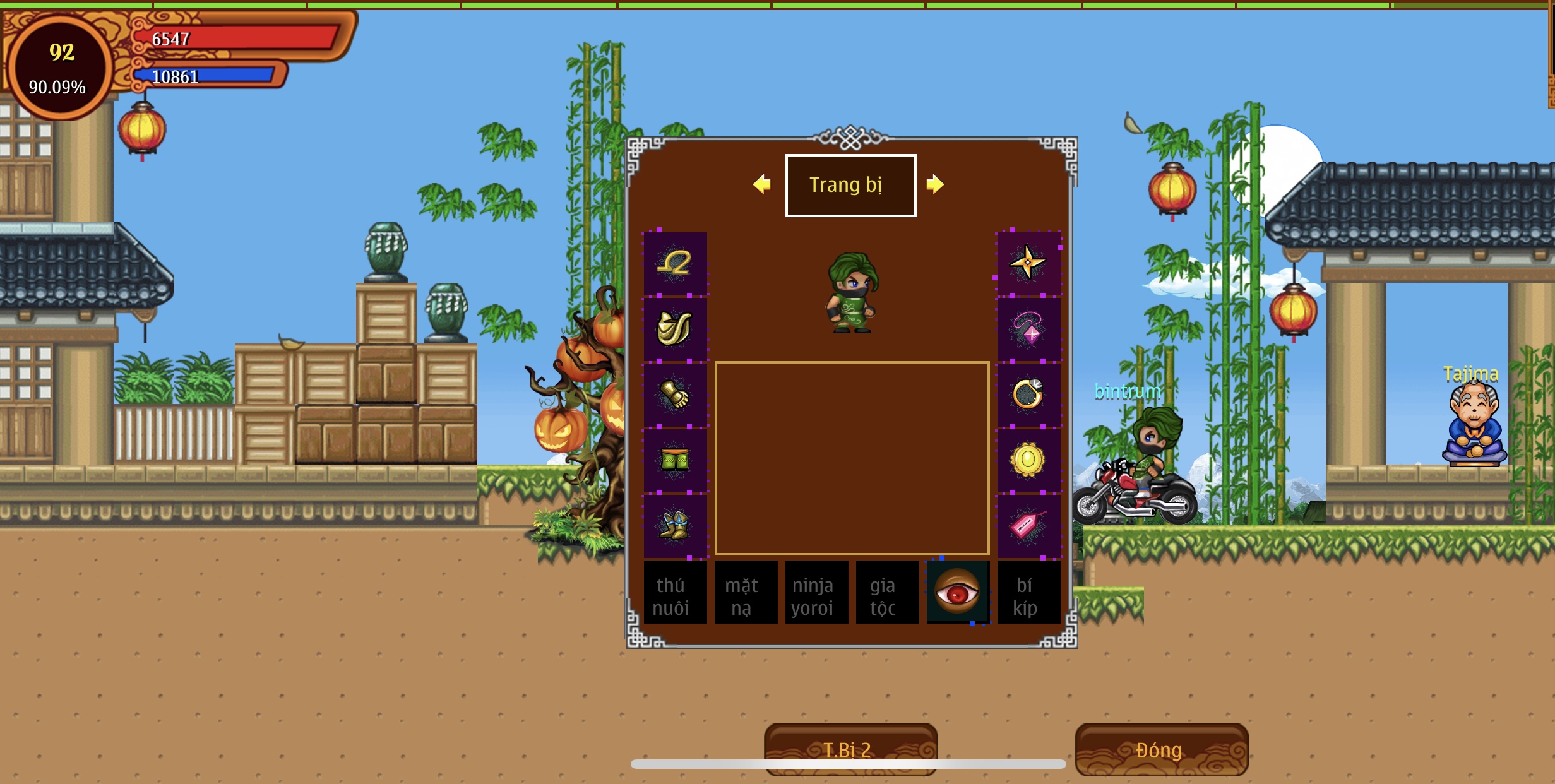
Task: Select the boots equipment slot
Action: (x=675, y=526)
